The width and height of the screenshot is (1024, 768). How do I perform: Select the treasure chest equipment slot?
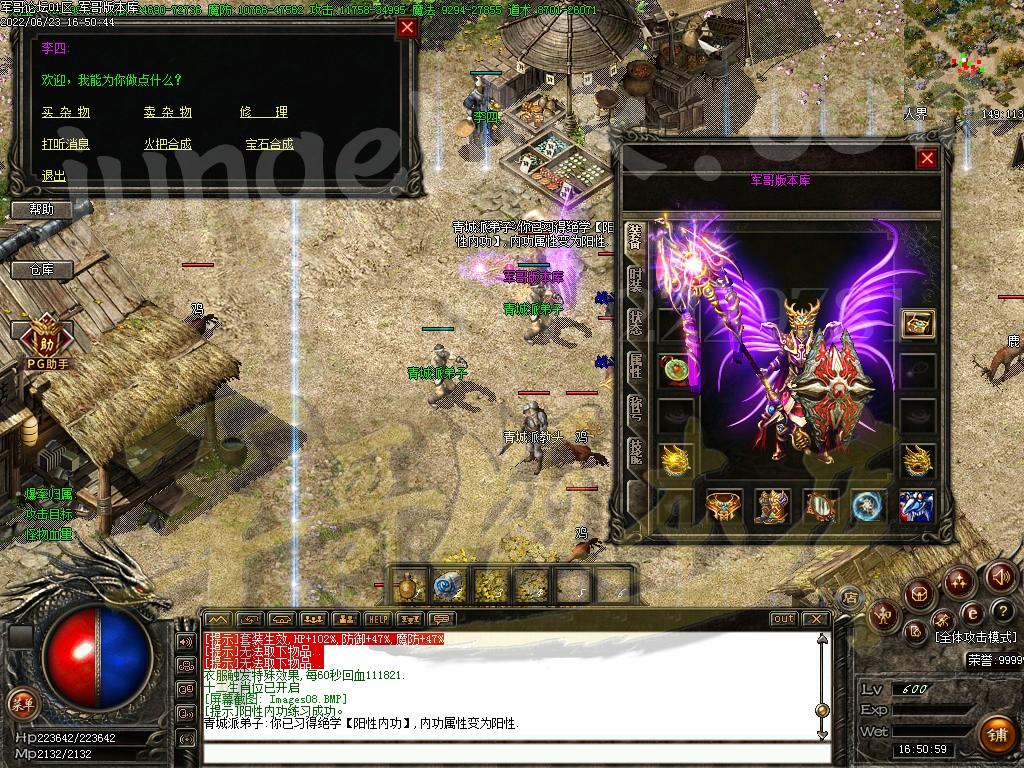(917, 323)
